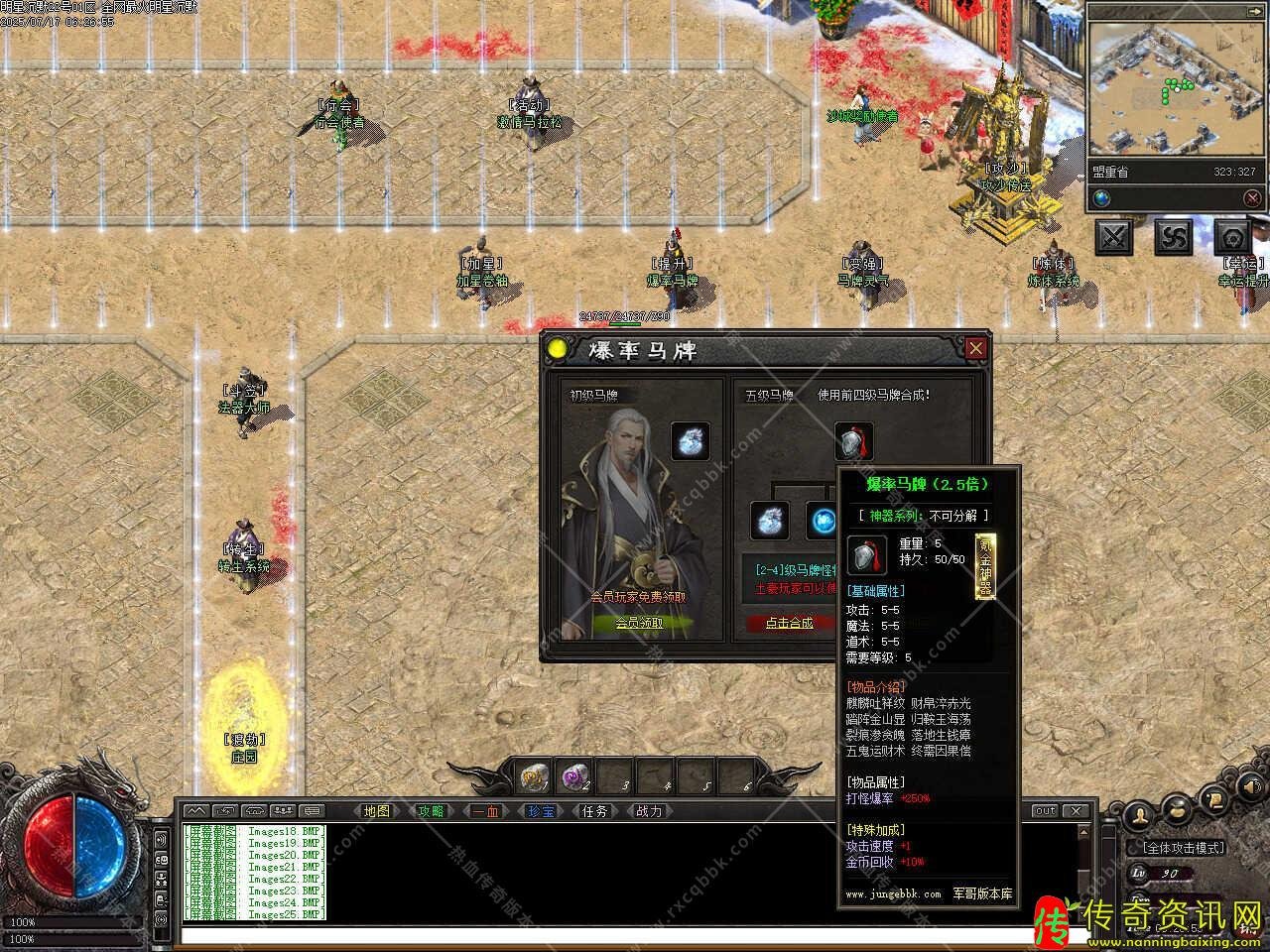Claim the member reward with 会员领取
This screenshot has width=1270, height=952.
pyautogui.click(x=639, y=623)
